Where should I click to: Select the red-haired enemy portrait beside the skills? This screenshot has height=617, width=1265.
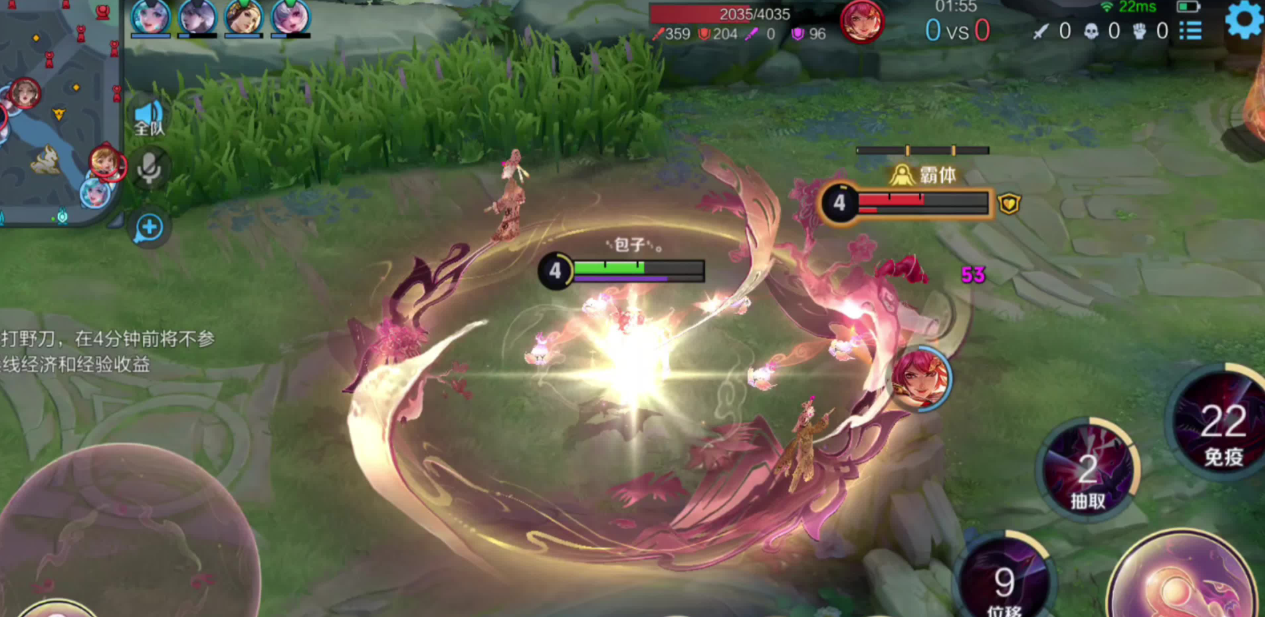[x=919, y=377]
